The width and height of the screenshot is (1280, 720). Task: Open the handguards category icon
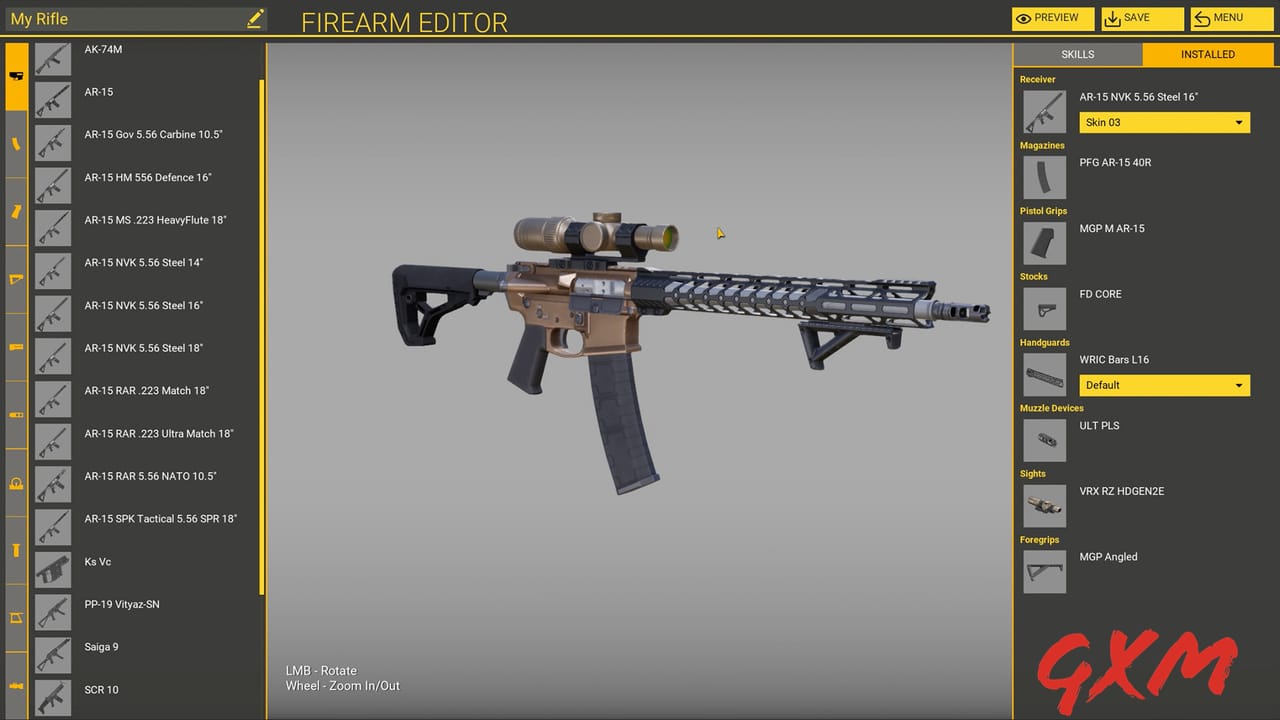click(15, 347)
